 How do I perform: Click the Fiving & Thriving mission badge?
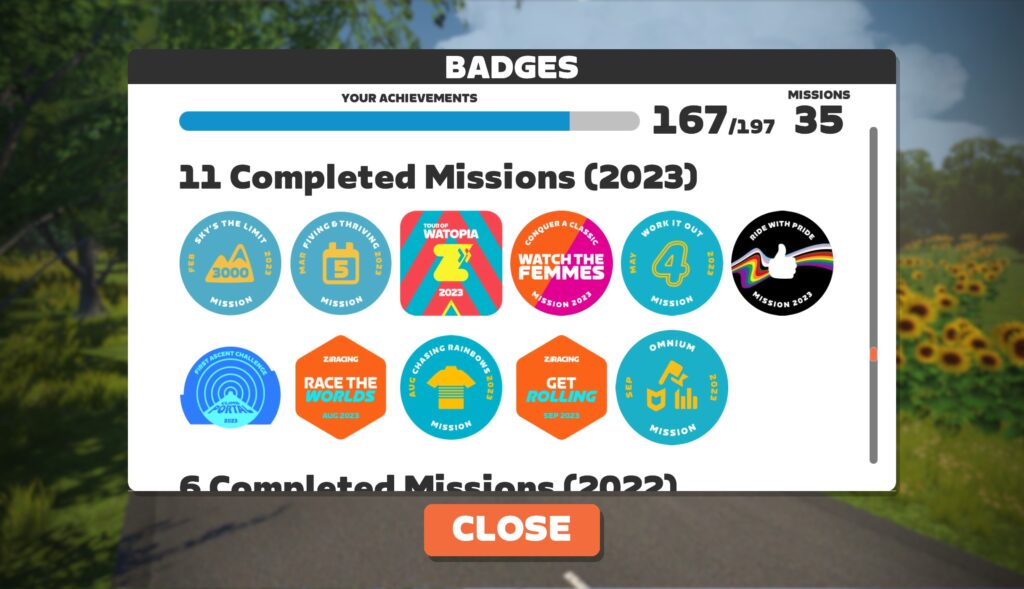(x=342, y=263)
